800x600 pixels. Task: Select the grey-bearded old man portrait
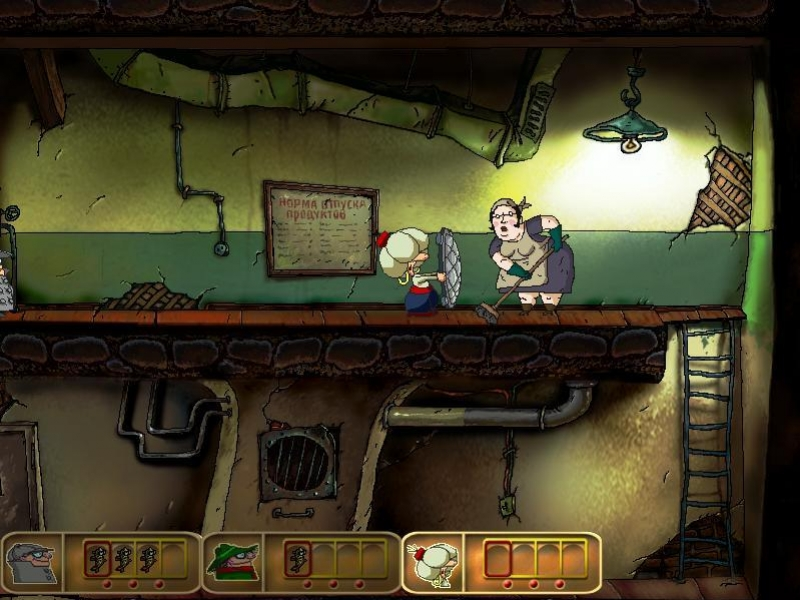32,561
